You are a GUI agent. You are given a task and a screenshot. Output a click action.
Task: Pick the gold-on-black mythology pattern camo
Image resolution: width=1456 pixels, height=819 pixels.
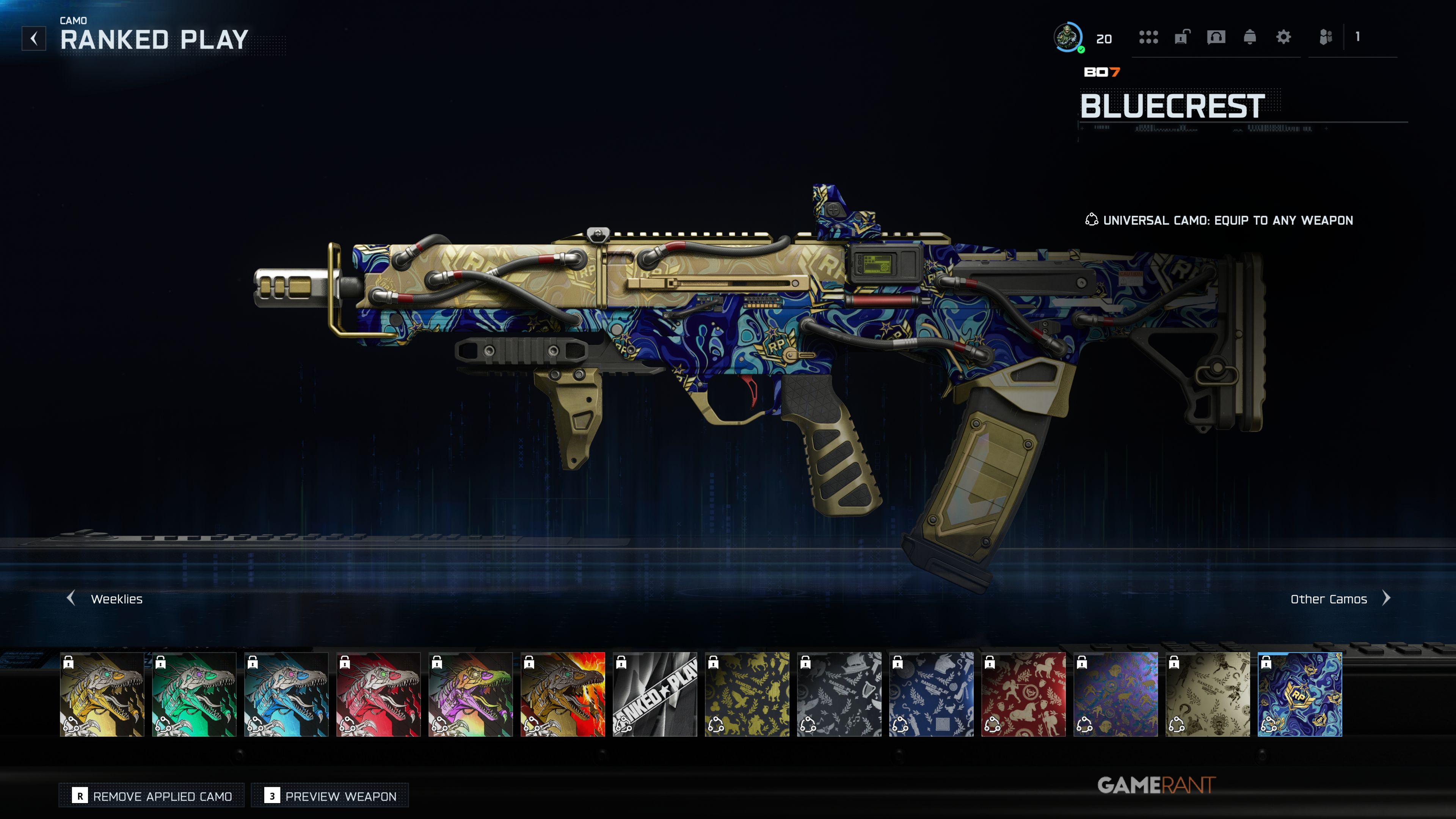click(747, 694)
